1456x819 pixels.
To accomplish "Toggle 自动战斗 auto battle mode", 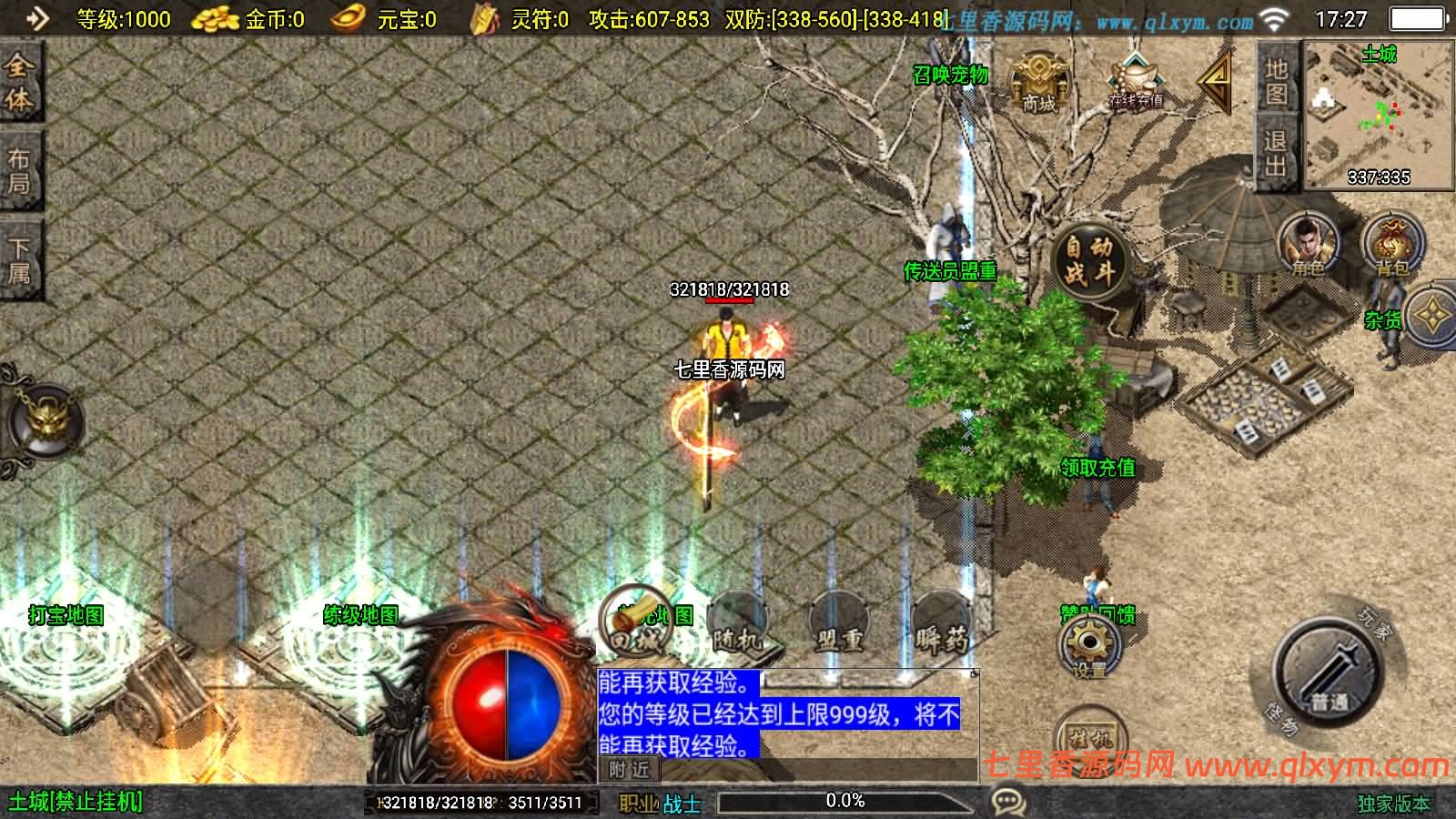I will pyautogui.click(x=1088, y=259).
